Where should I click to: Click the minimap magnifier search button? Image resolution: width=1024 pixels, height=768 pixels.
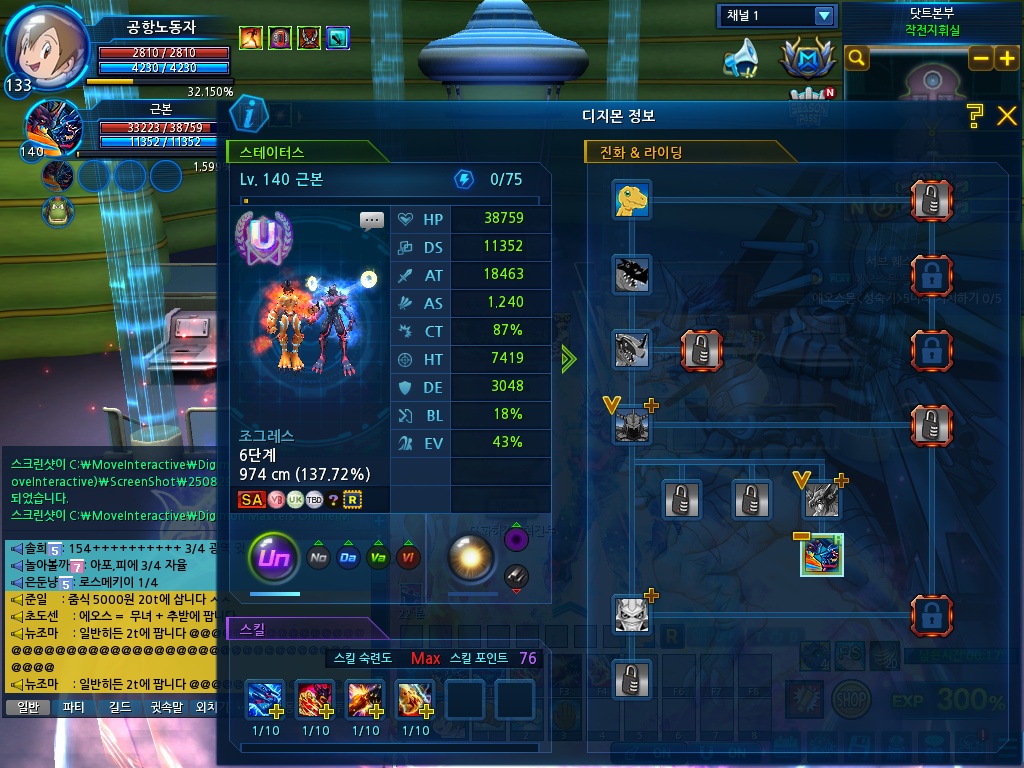coord(857,59)
